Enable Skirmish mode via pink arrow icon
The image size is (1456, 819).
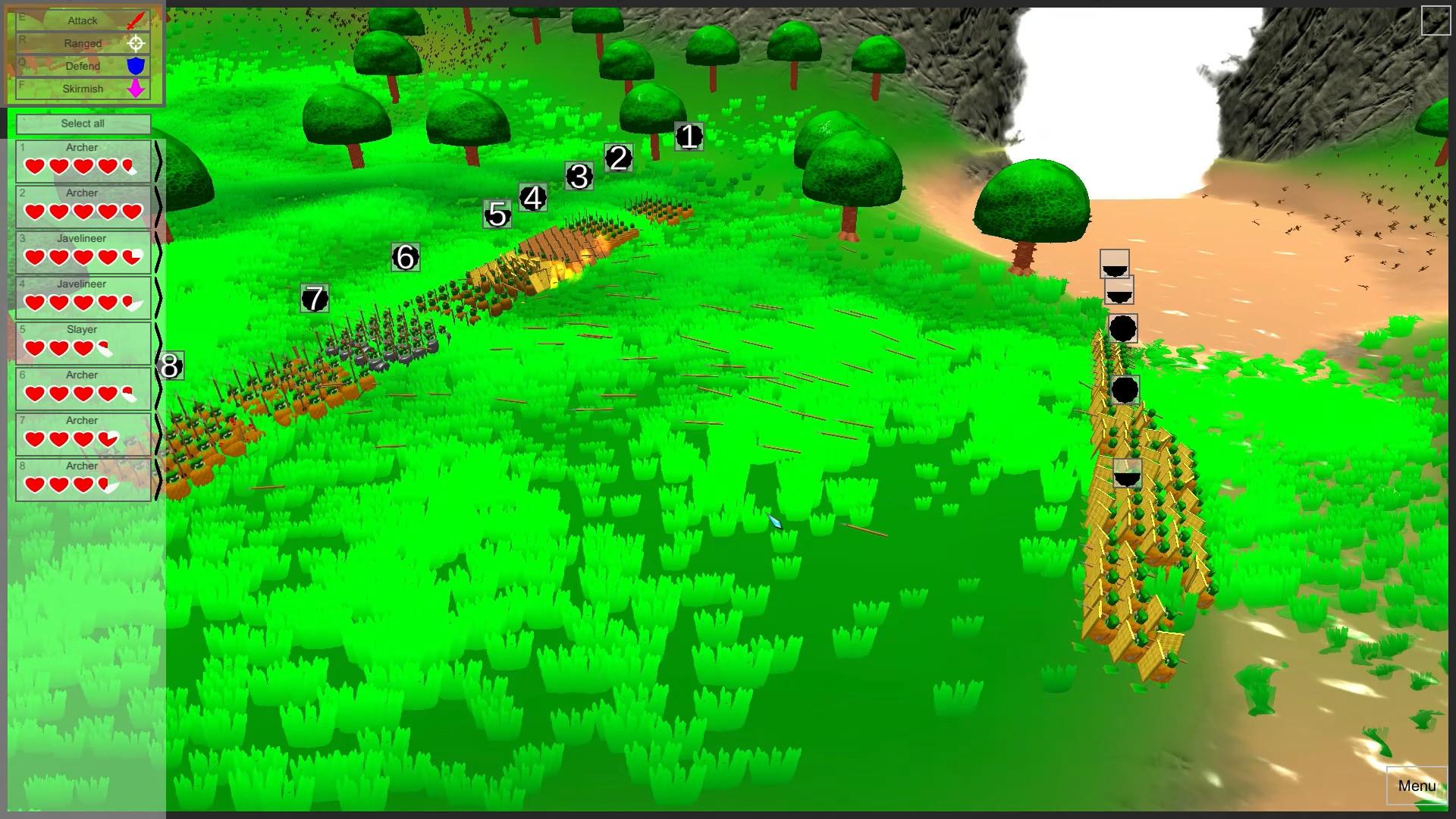coord(133,89)
